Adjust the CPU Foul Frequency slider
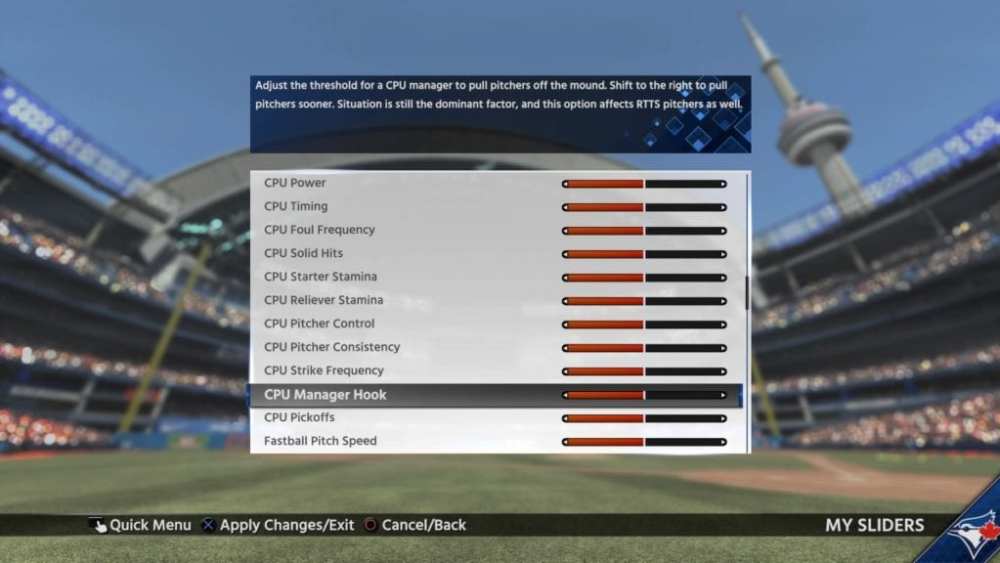Viewport: 1000px width, 563px height. [644, 231]
